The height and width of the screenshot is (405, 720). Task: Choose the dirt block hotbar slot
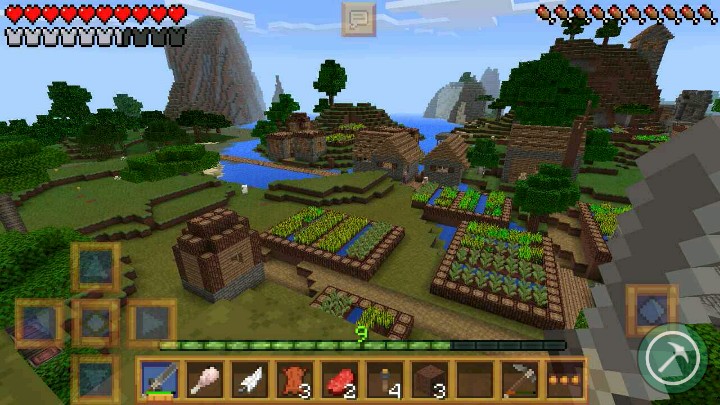coord(430,380)
